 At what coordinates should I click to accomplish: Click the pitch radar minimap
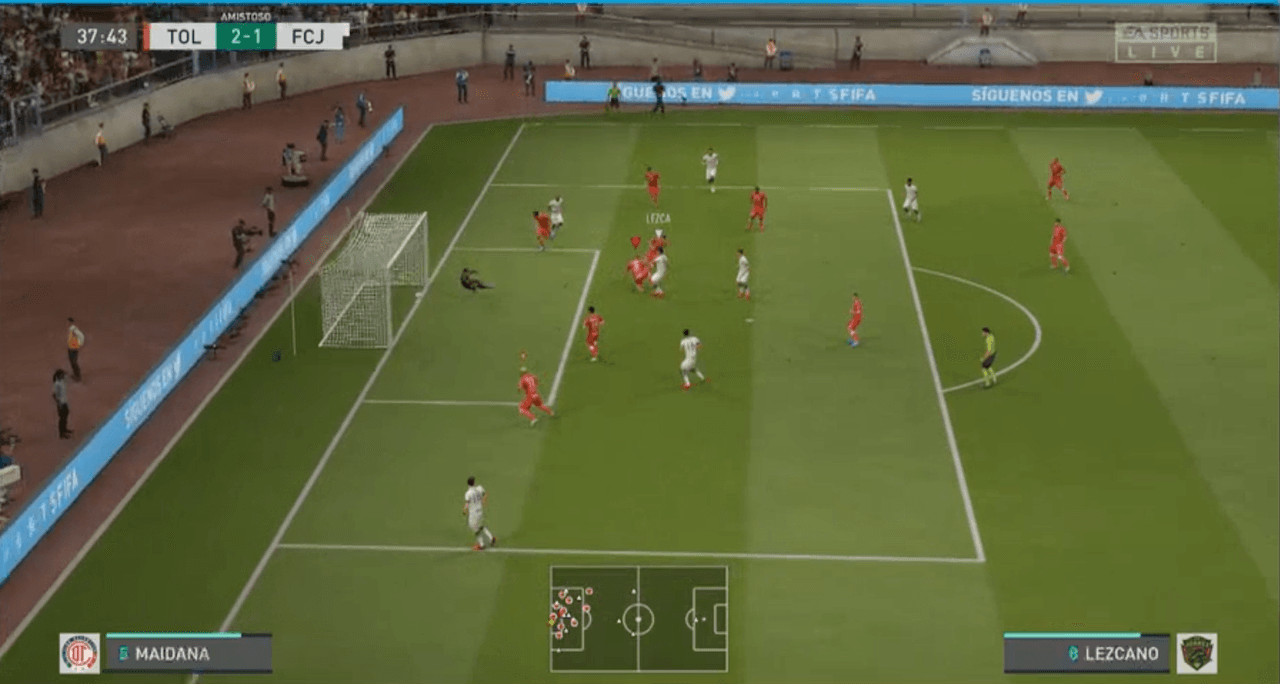pos(638,619)
